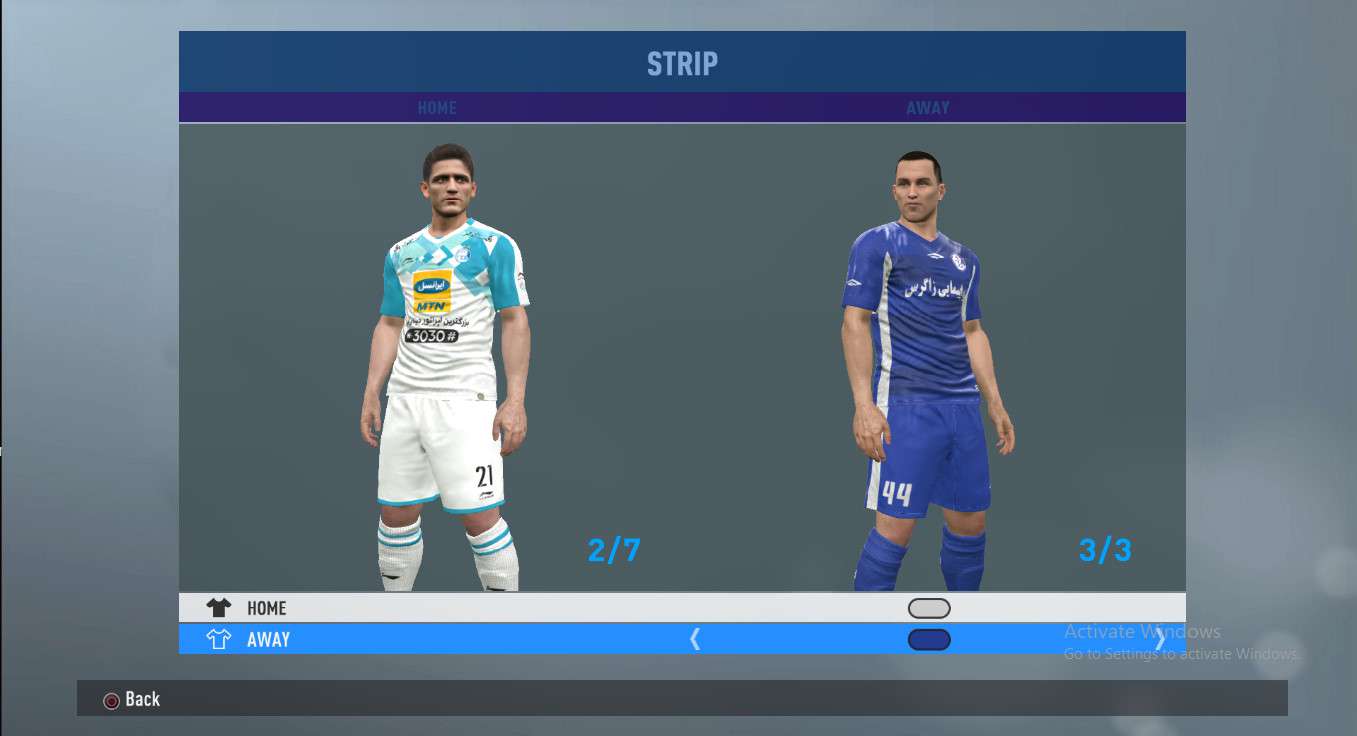Go back using the Back button
Screen dimensions: 1357x736
132,700
